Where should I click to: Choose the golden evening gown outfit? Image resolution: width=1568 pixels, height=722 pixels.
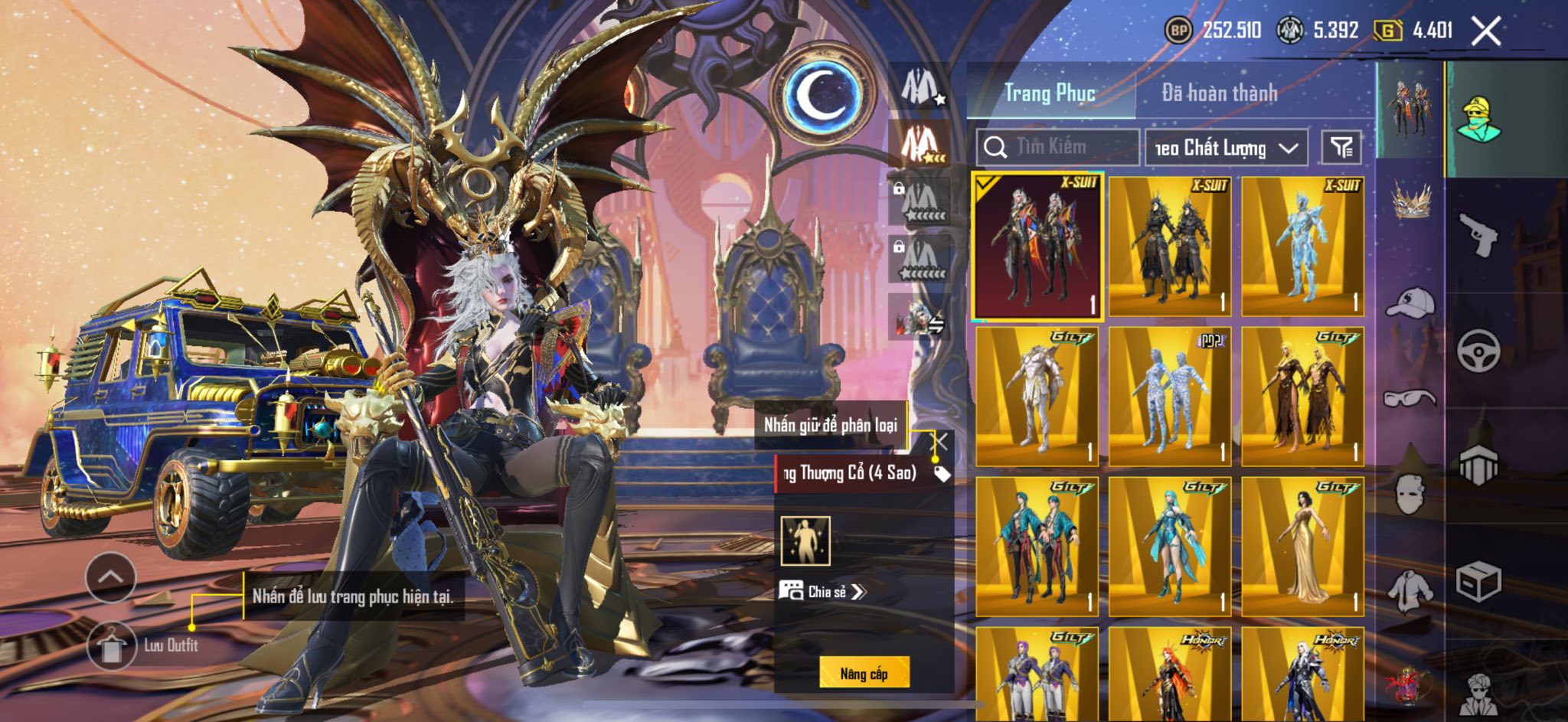click(1302, 547)
